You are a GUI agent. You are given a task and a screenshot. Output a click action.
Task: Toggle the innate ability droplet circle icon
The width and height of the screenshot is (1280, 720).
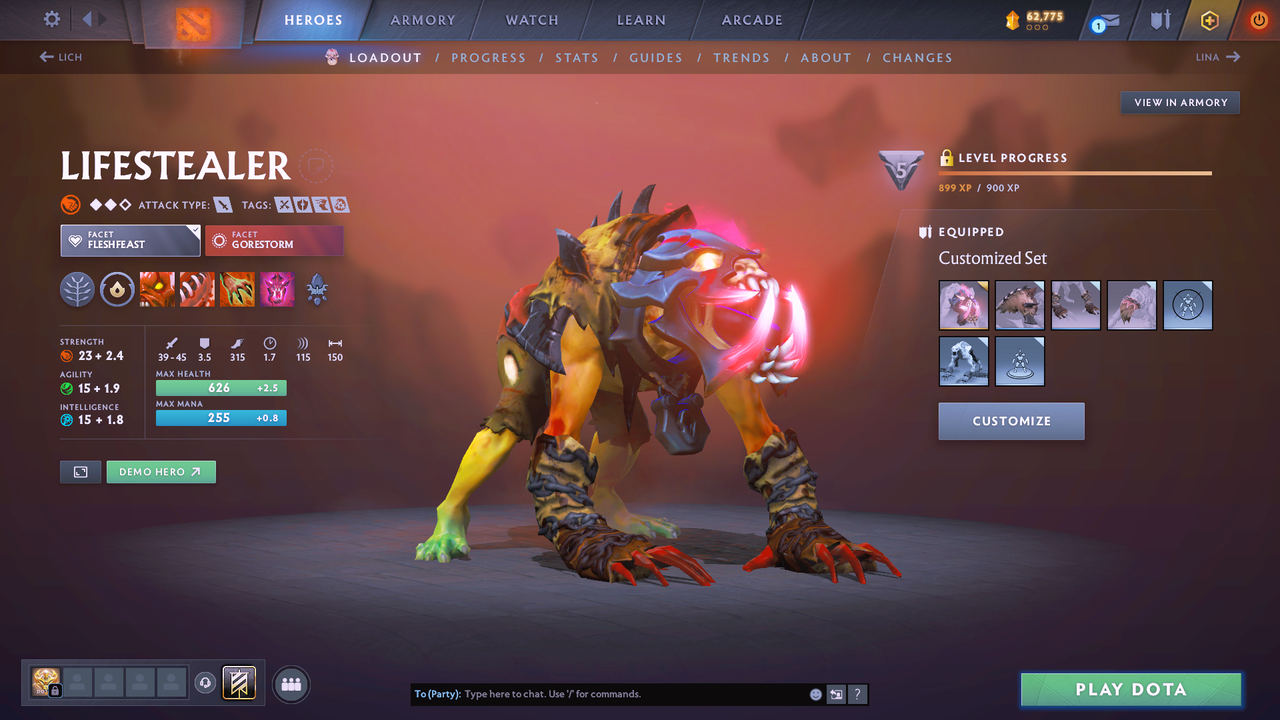coord(117,289)
